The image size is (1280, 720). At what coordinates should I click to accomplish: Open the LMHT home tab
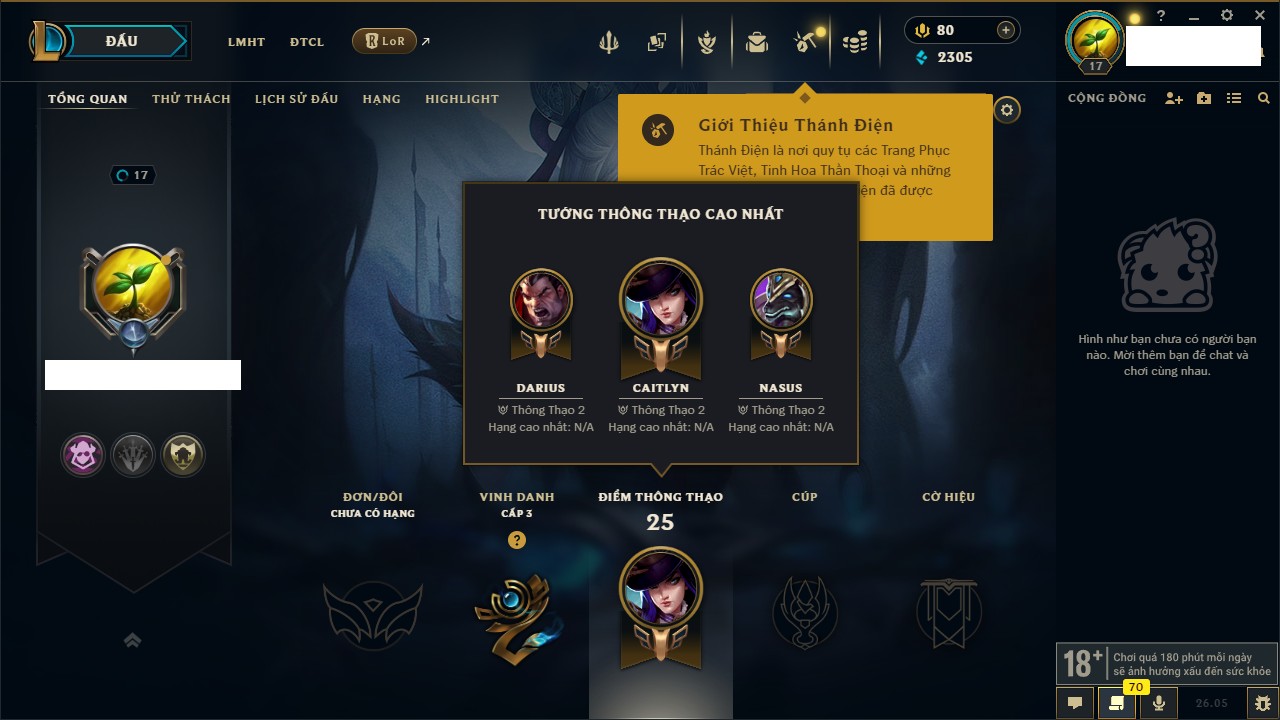click(246, 42)
